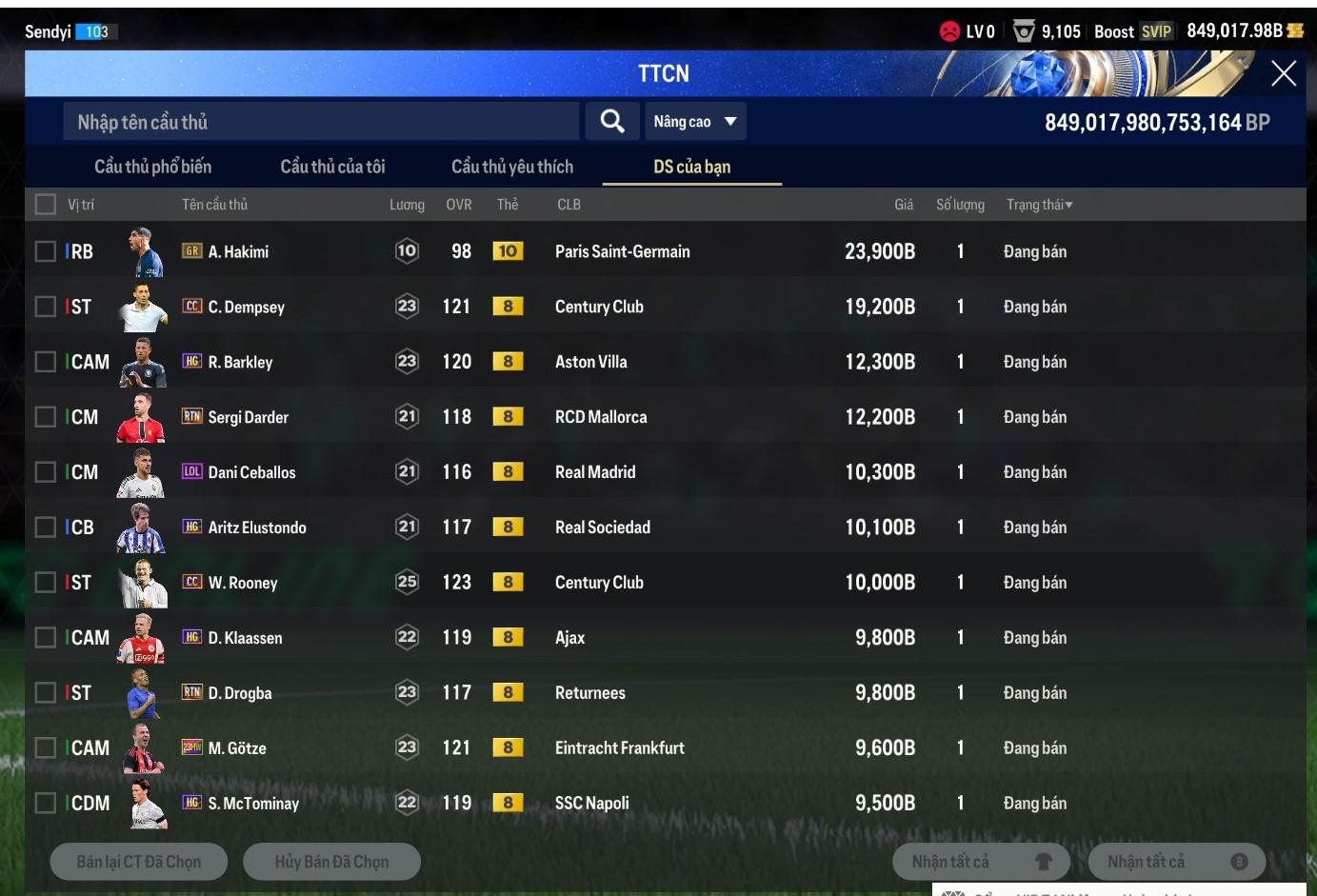The width and height of the screenshot is (1317, 896).
Task: Select the W. Rooney row checkbox
Action: pyautogui.click(x=45, y=582)
